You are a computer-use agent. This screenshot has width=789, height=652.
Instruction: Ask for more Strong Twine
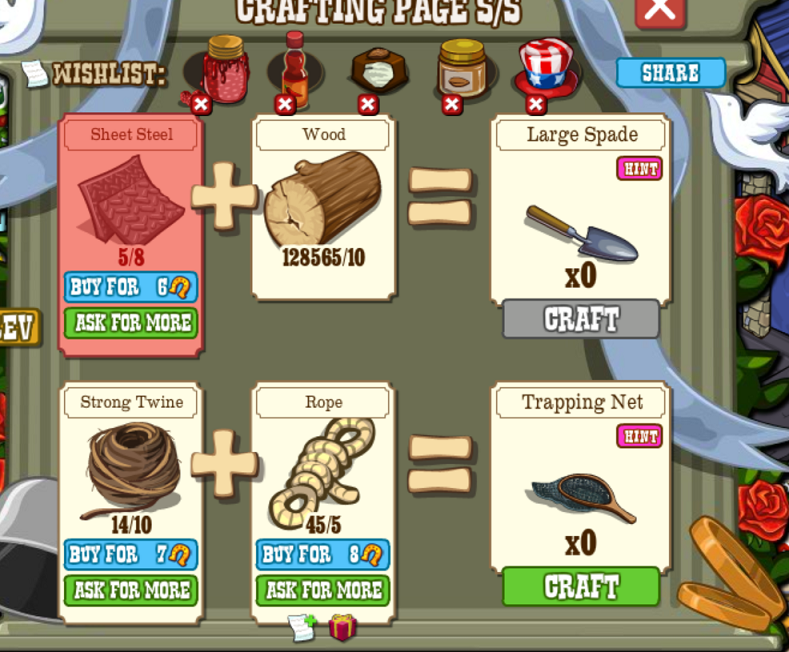coord(131,590)
